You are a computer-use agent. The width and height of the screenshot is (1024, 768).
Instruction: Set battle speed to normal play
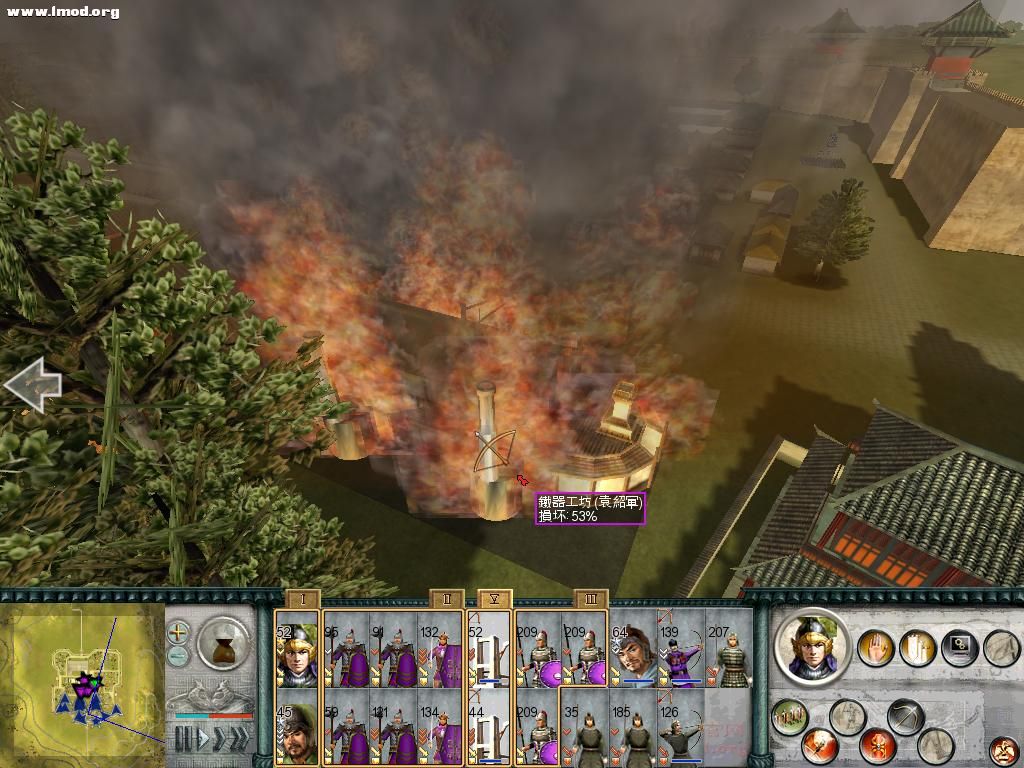205,739
